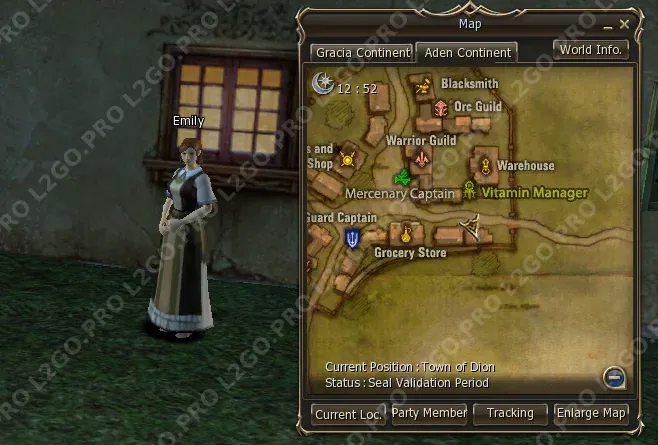Select the green Mercenary Captain marker
The height and width of the screenshot is (445, 658).
point(402,178)
